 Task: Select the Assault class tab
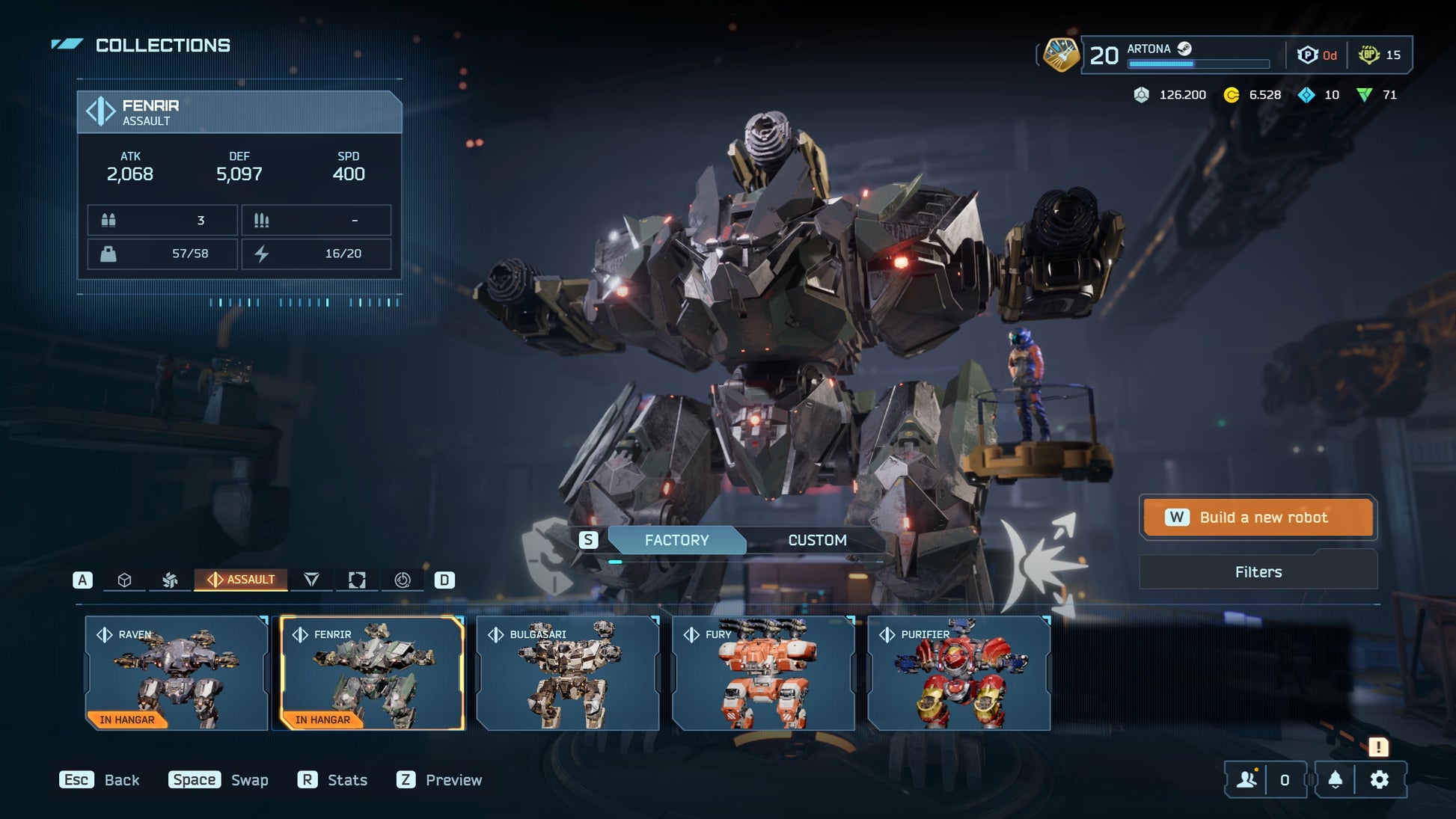(x=241, y=580)
